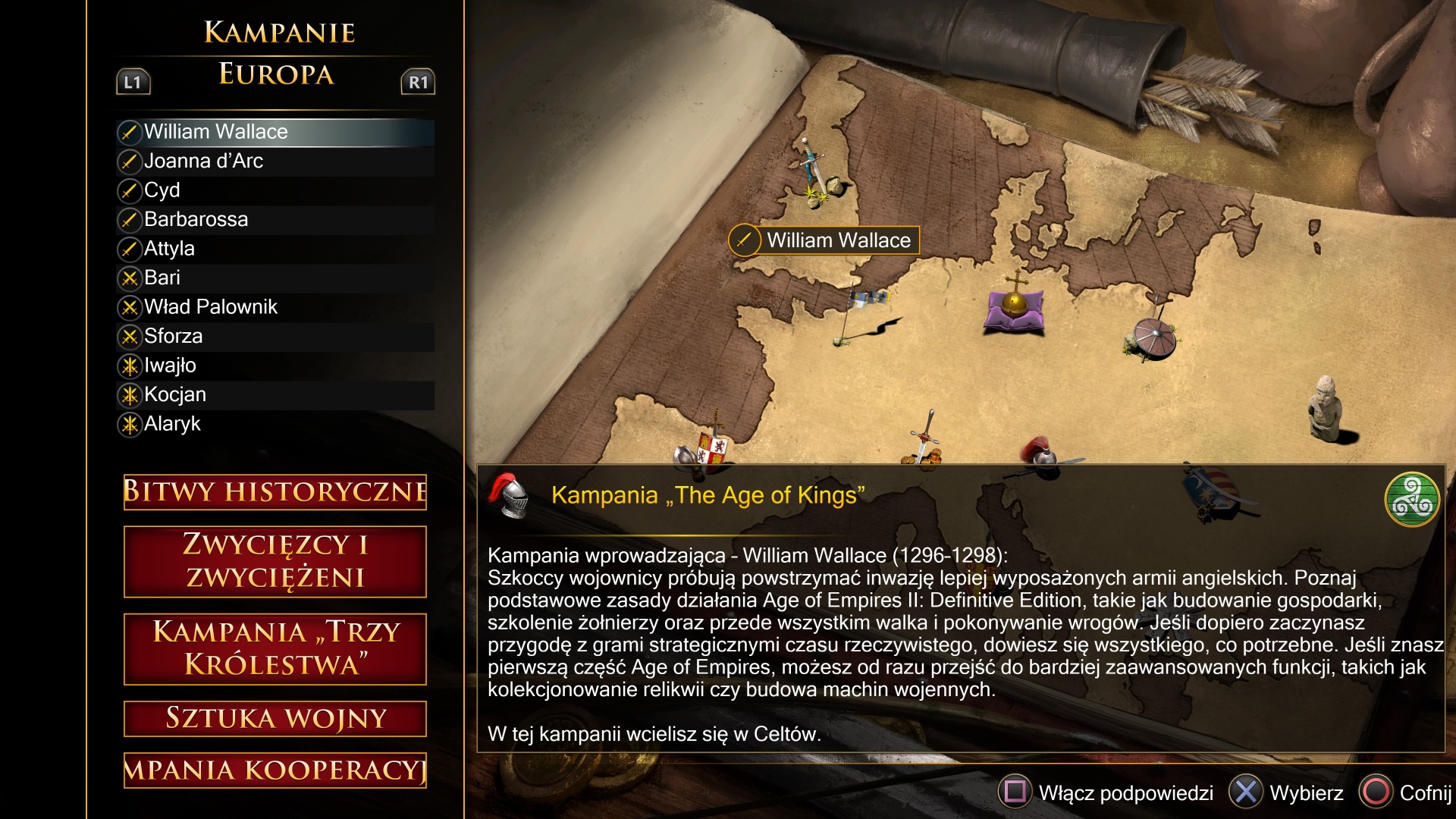The width and height of the screenshot is (1456, 819).
Task: Click the William Wallace map label
Action: click(x=824, y=240)
